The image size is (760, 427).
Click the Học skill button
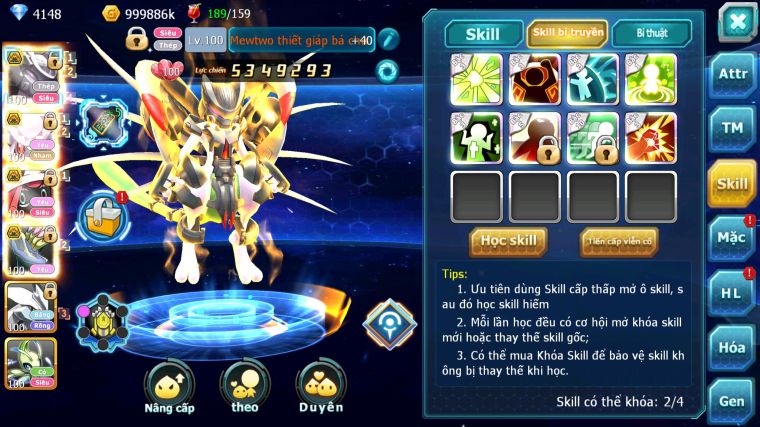(x=508, y=241)
